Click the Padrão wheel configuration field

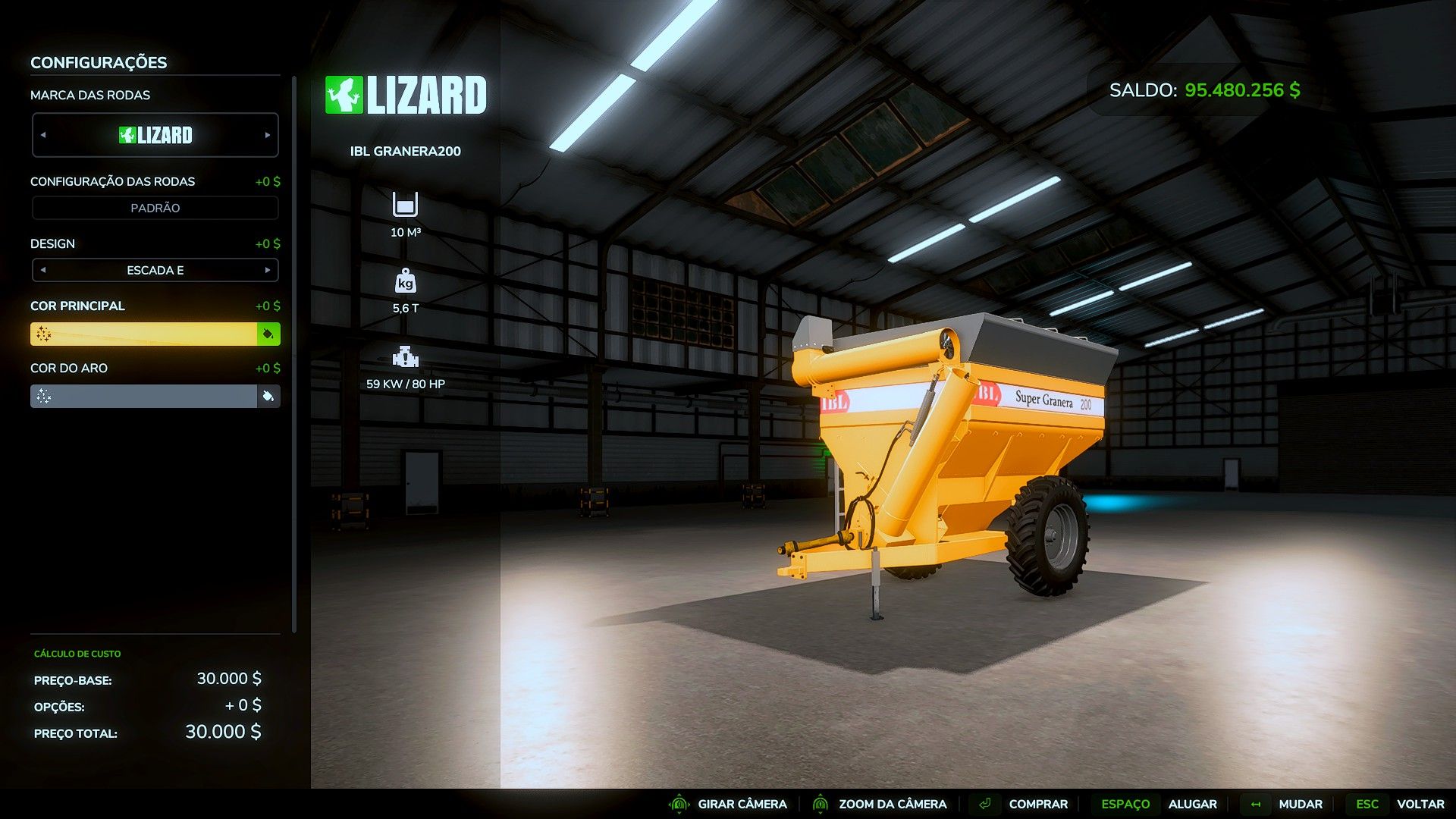tap(155, 208)
